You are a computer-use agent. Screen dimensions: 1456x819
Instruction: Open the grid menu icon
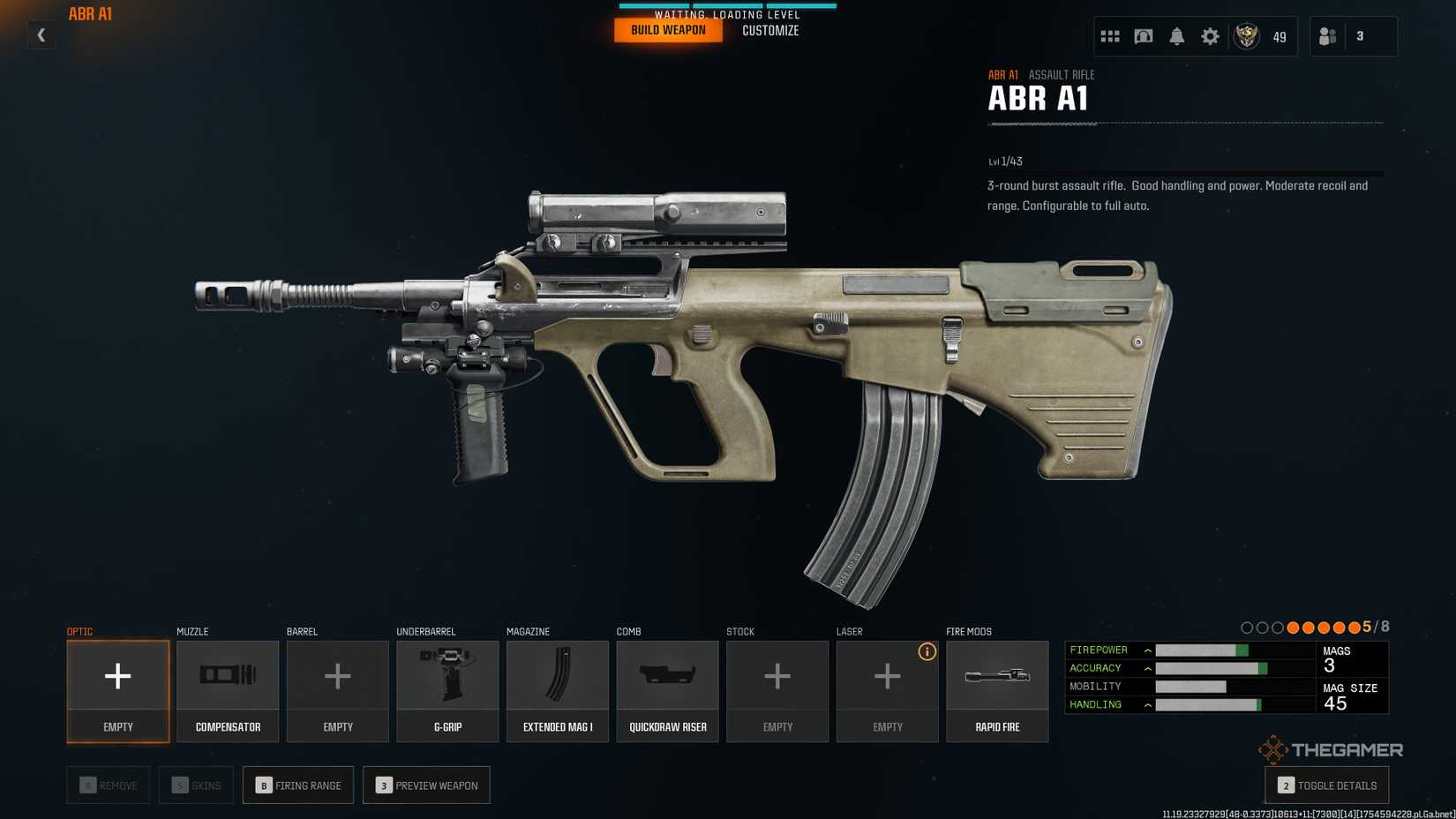[x=1110, y=36]
